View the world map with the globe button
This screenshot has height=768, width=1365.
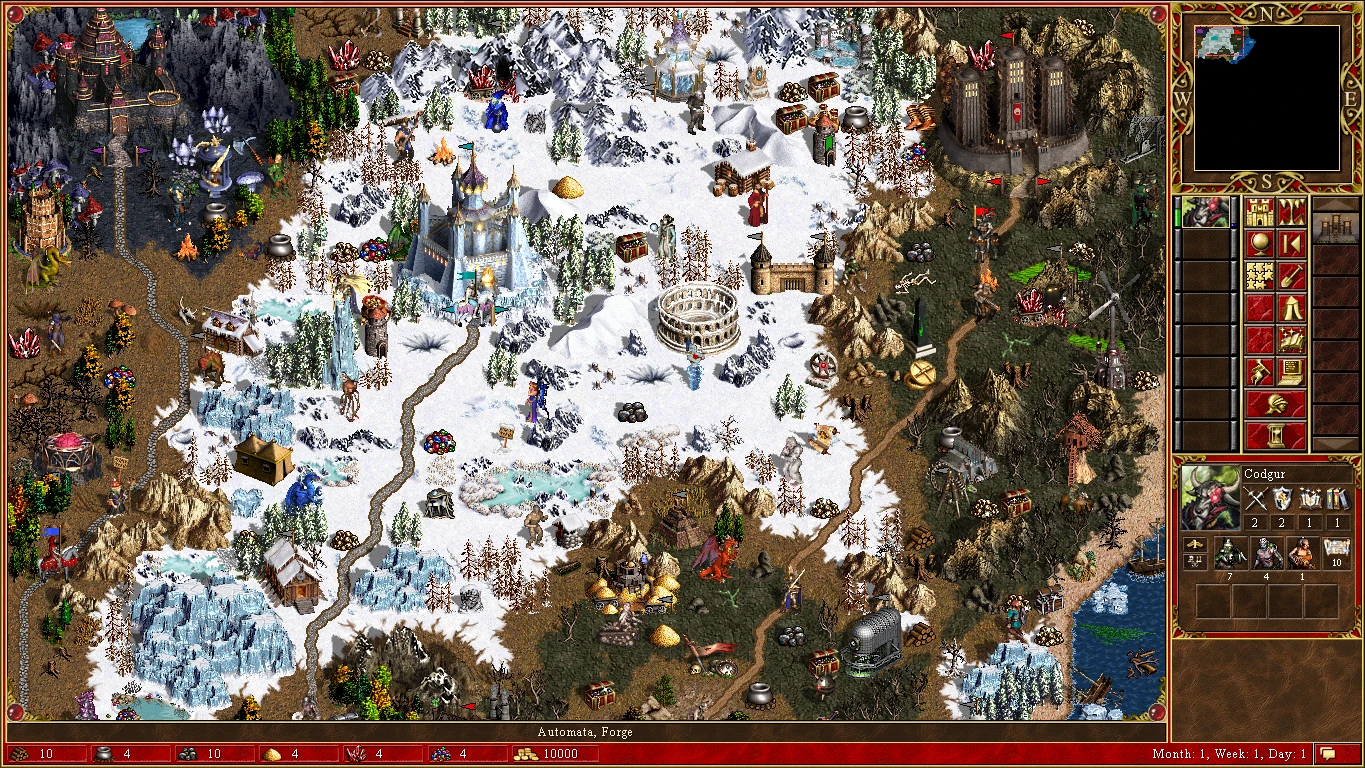(x=1261, y=243)
